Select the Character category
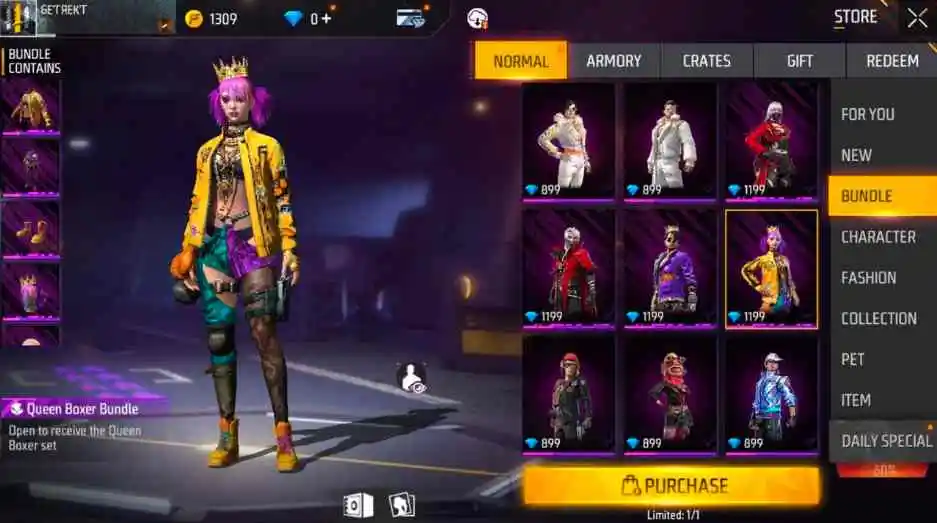Image resolution: width=937 pixels, height=523 pixels. [878, 237]
